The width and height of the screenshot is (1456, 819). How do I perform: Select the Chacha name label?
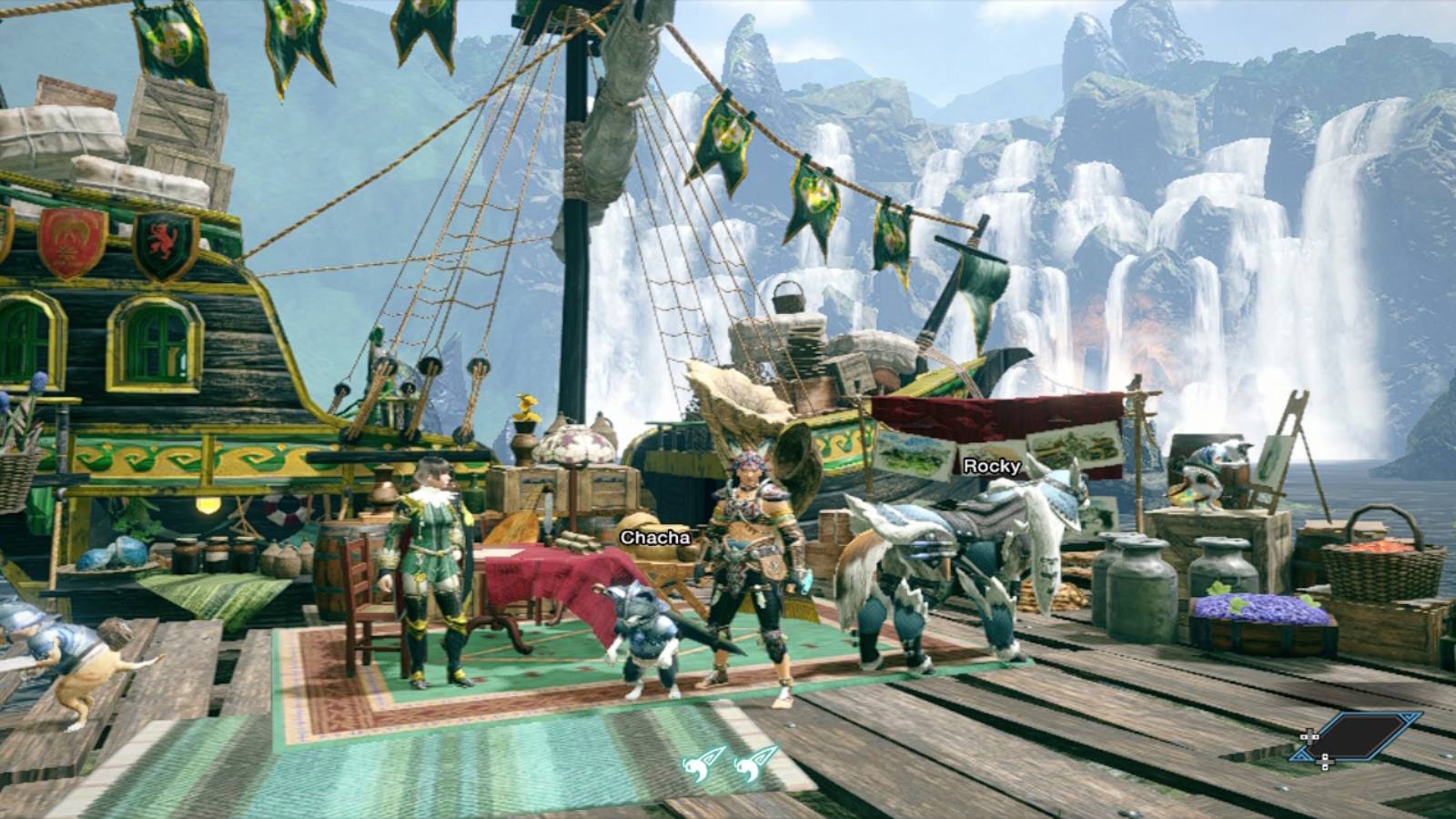pyautogui.click(x=657, y=539)
